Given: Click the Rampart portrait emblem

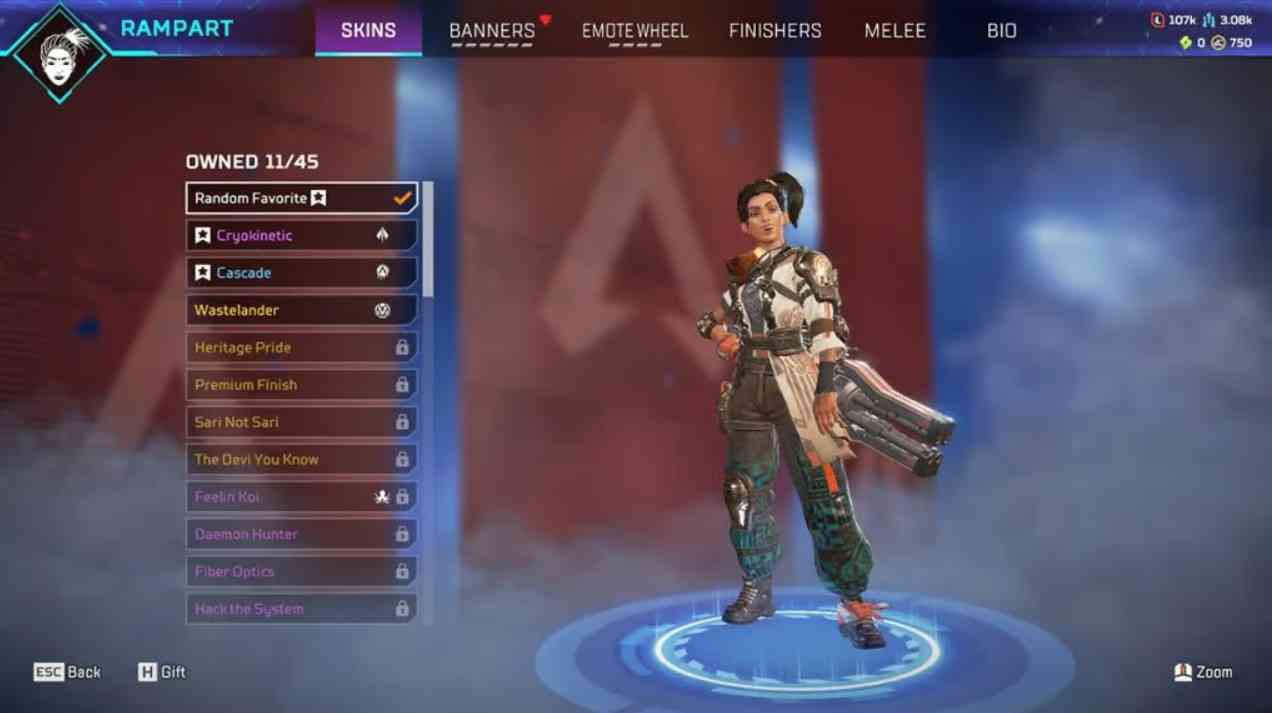Looking at the screenshot, I should tap(60, 52).
